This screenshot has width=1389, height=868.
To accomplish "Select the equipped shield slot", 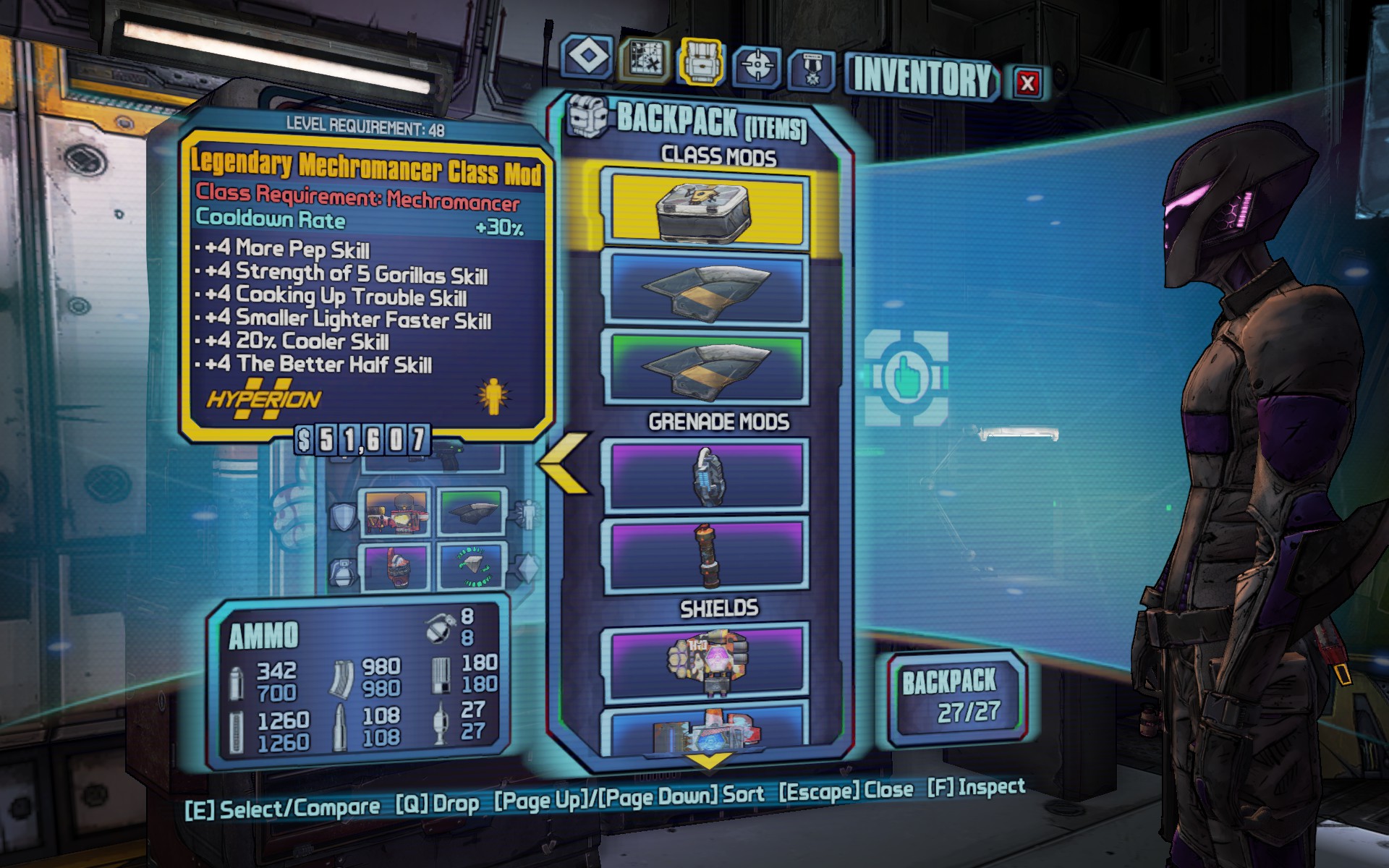I will point(395,513).
